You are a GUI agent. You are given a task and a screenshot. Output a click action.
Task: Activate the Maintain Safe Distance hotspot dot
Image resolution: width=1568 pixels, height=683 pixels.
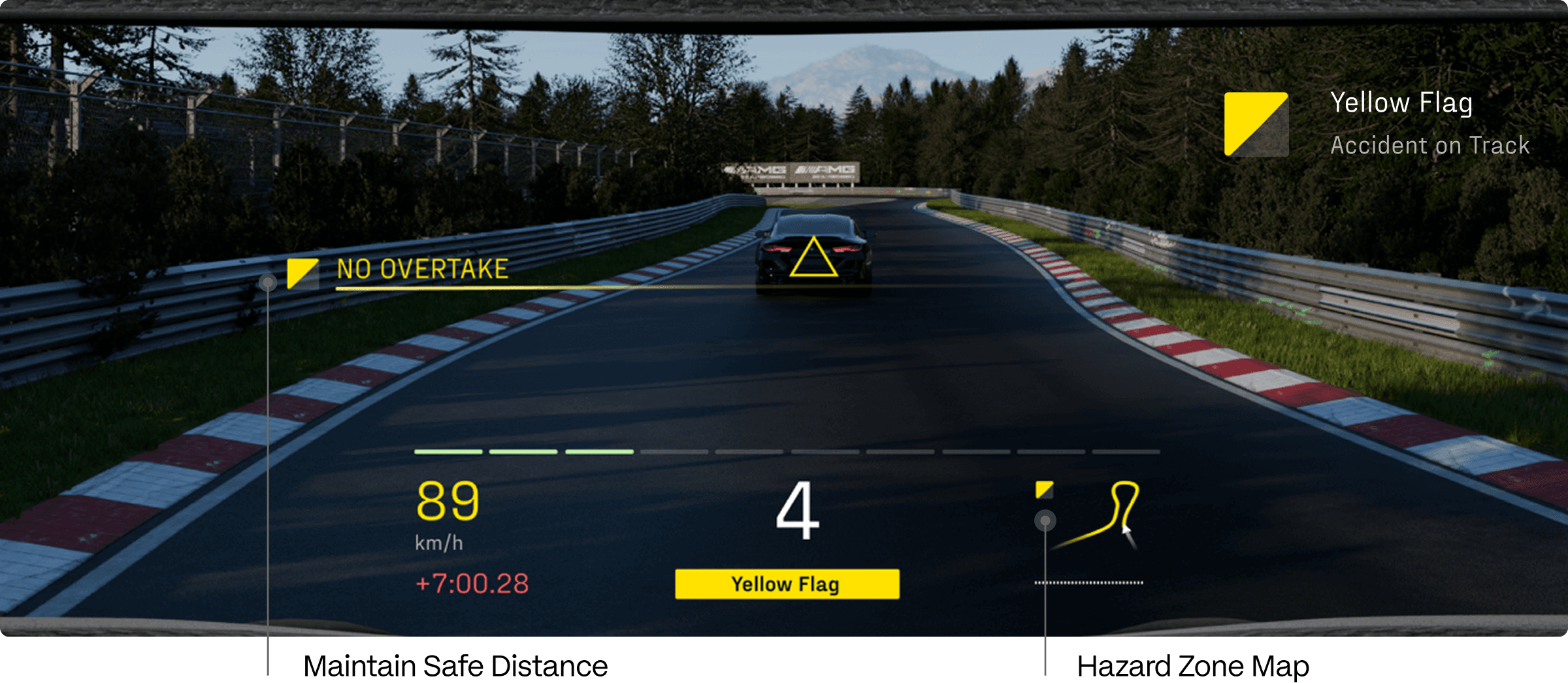(x=268, y=283)
